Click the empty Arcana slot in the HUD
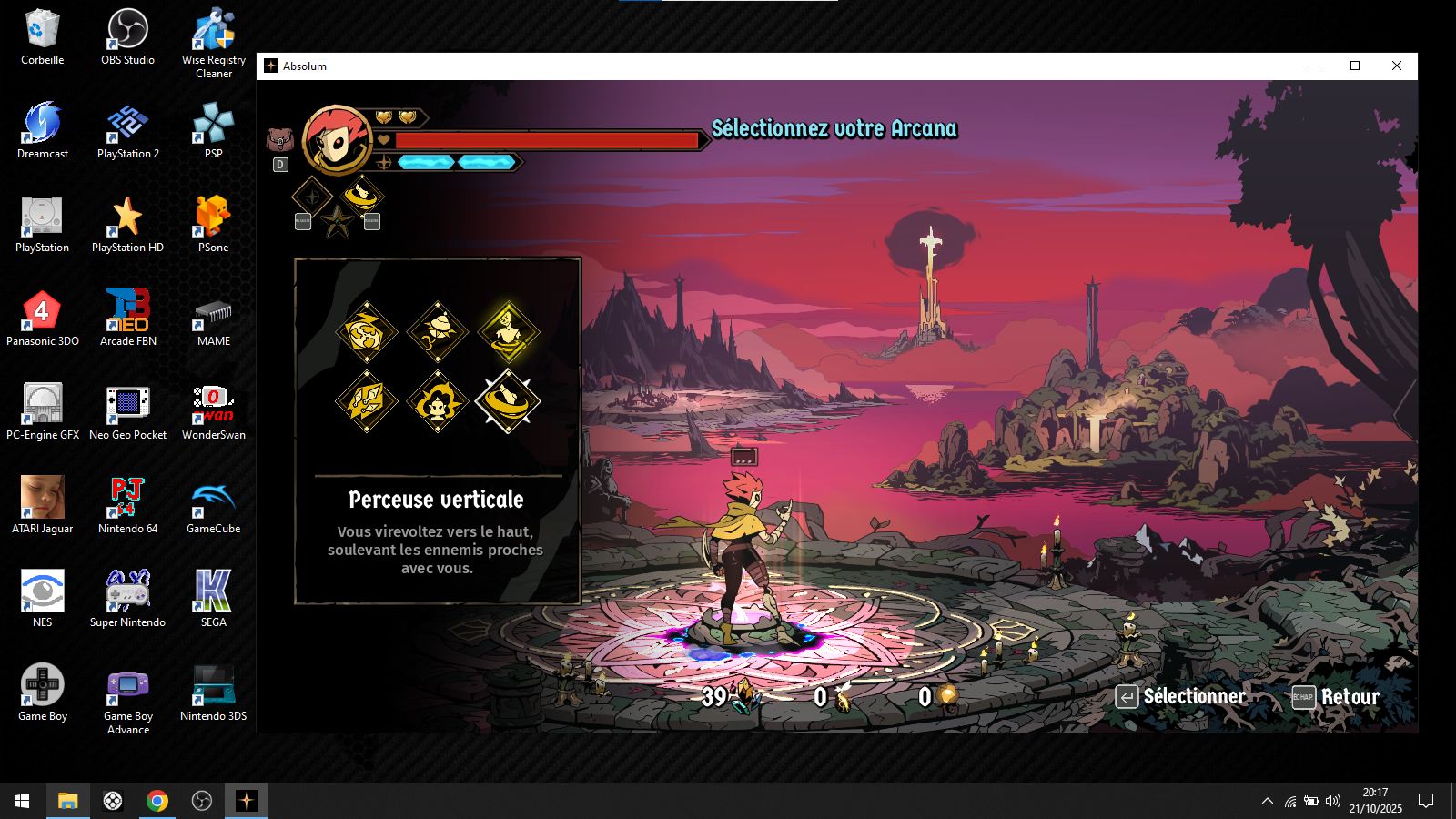1456x819 pixels. [x=312, y=196]
